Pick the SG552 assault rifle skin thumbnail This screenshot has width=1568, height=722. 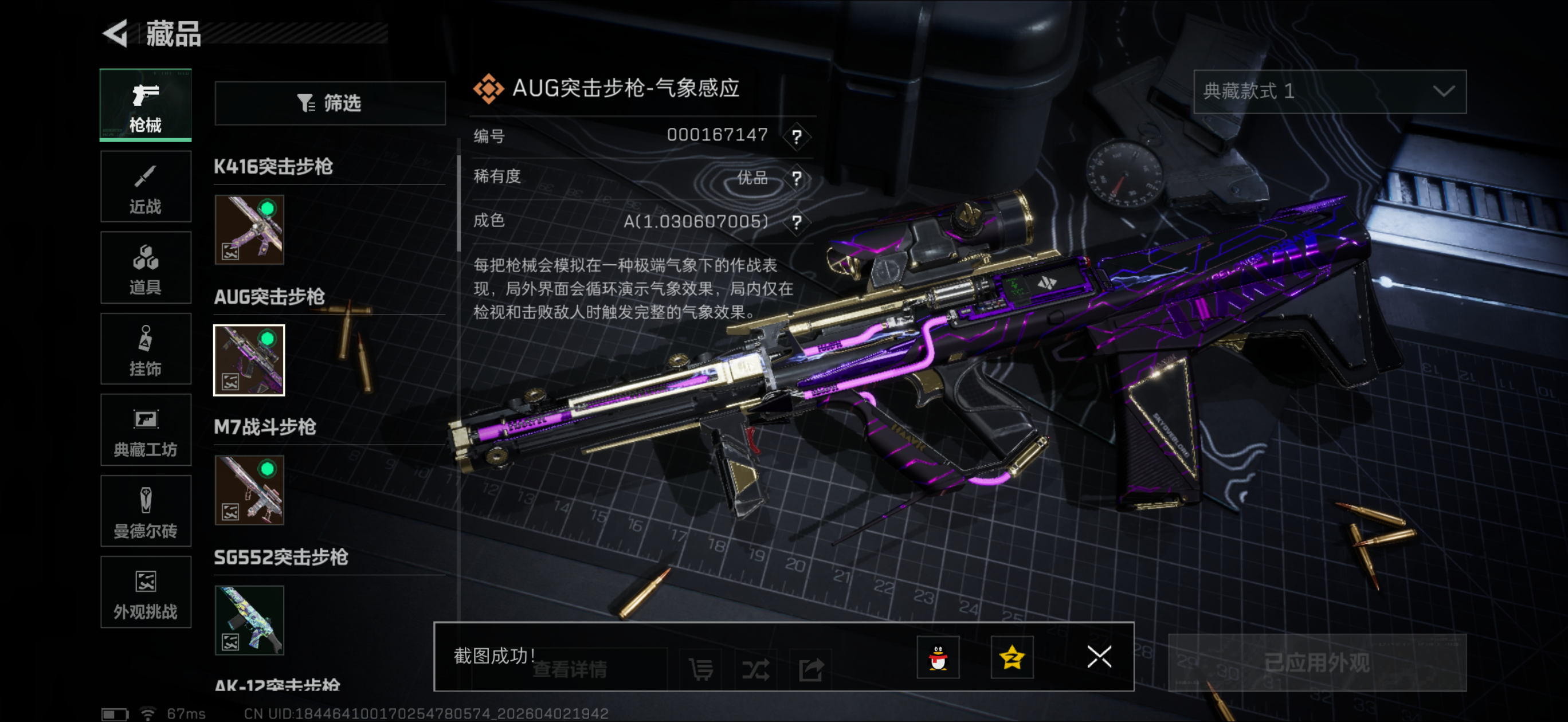pyautogui.click(x=249, y=621)
